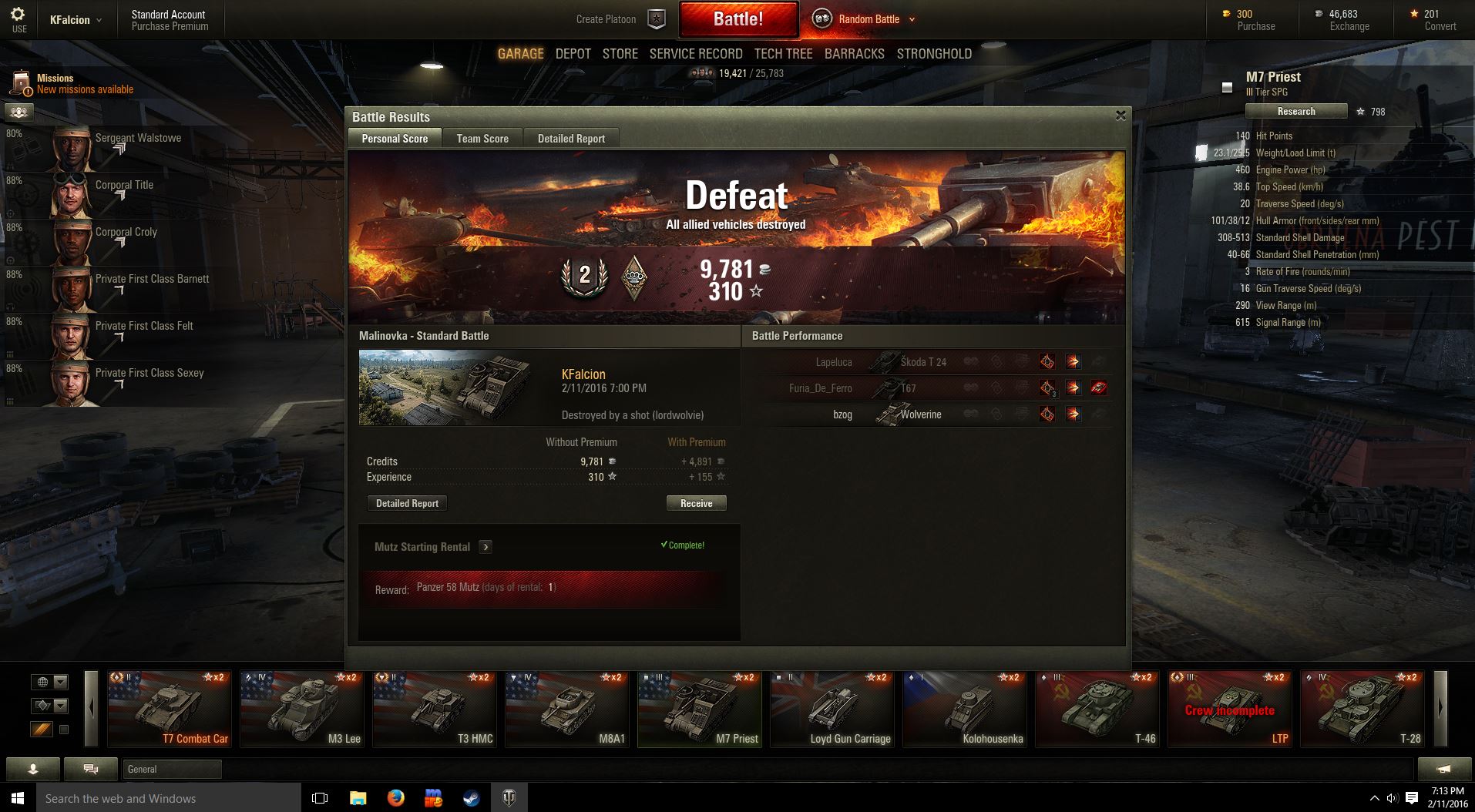
Task: Start a match with the Battle! button
Action: pos(737,19)
